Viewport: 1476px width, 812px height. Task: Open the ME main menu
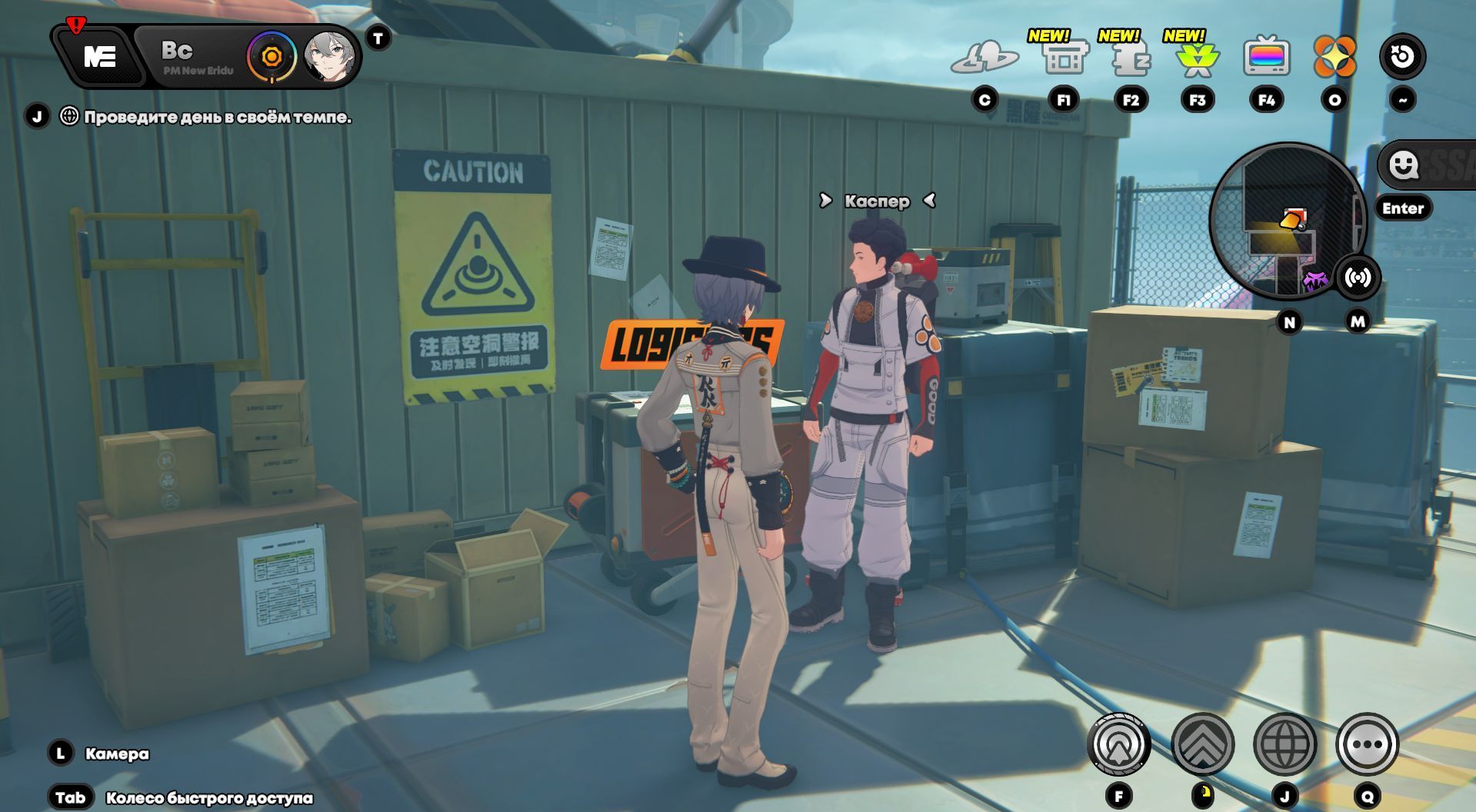pyautogui.click(x=100, y=56)
